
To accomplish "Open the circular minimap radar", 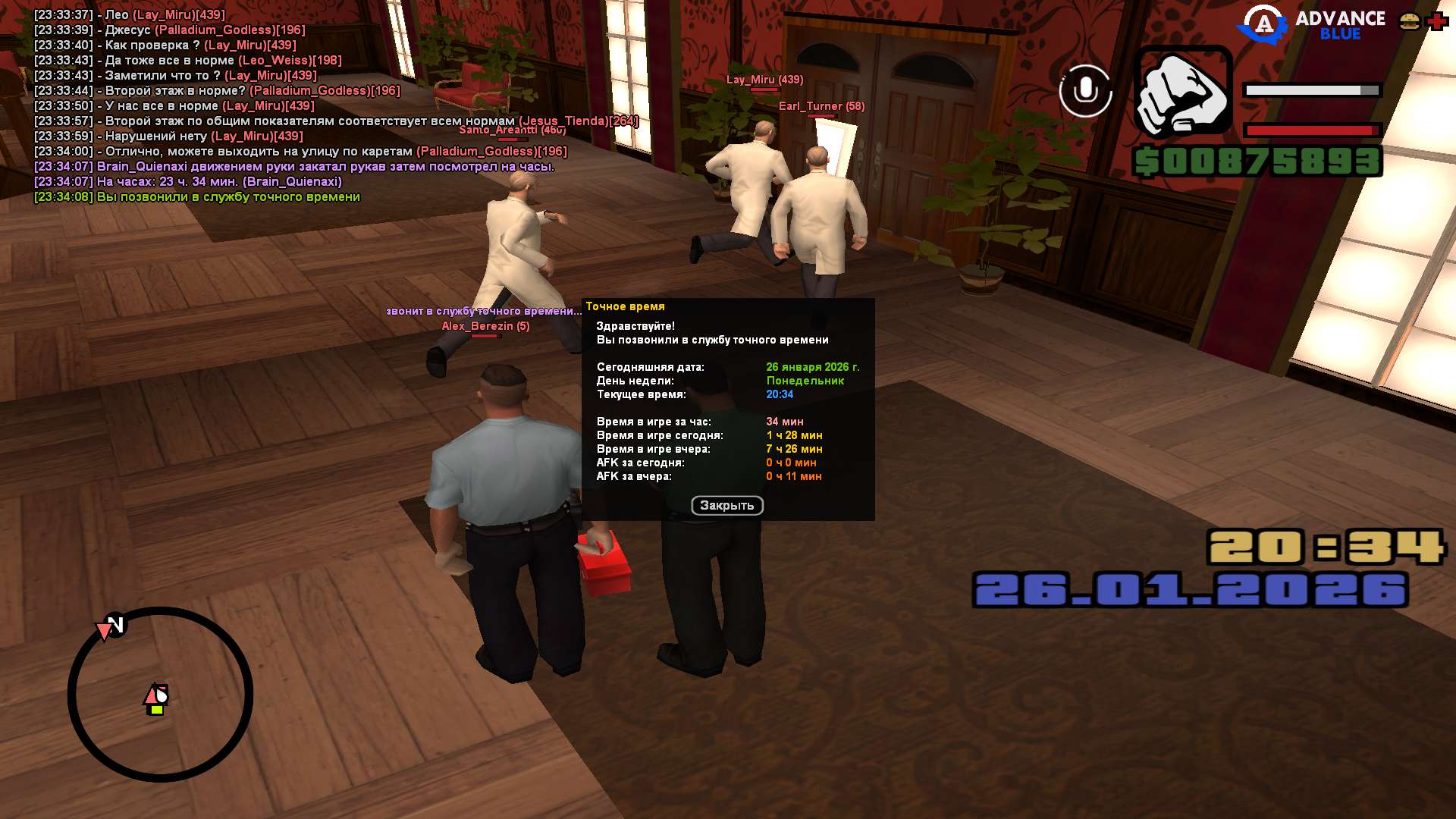I will tap(160, 694).
